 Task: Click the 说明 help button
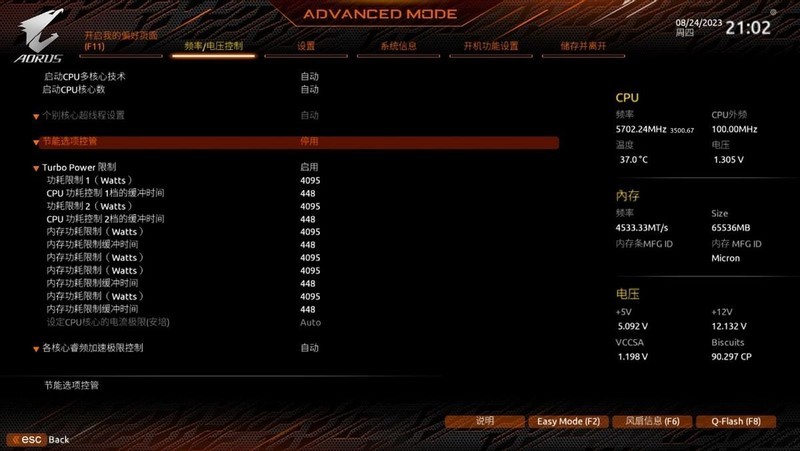tap(485, 421)
